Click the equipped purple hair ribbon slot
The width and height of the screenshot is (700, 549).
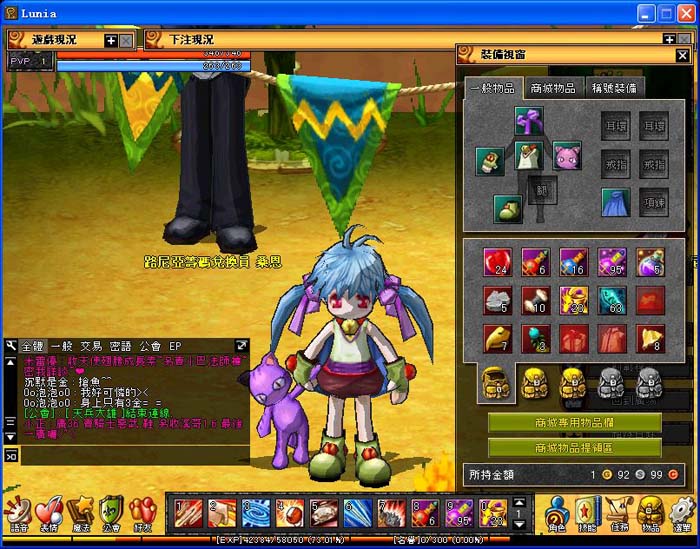pyautogui.click(x=529, y=121)
